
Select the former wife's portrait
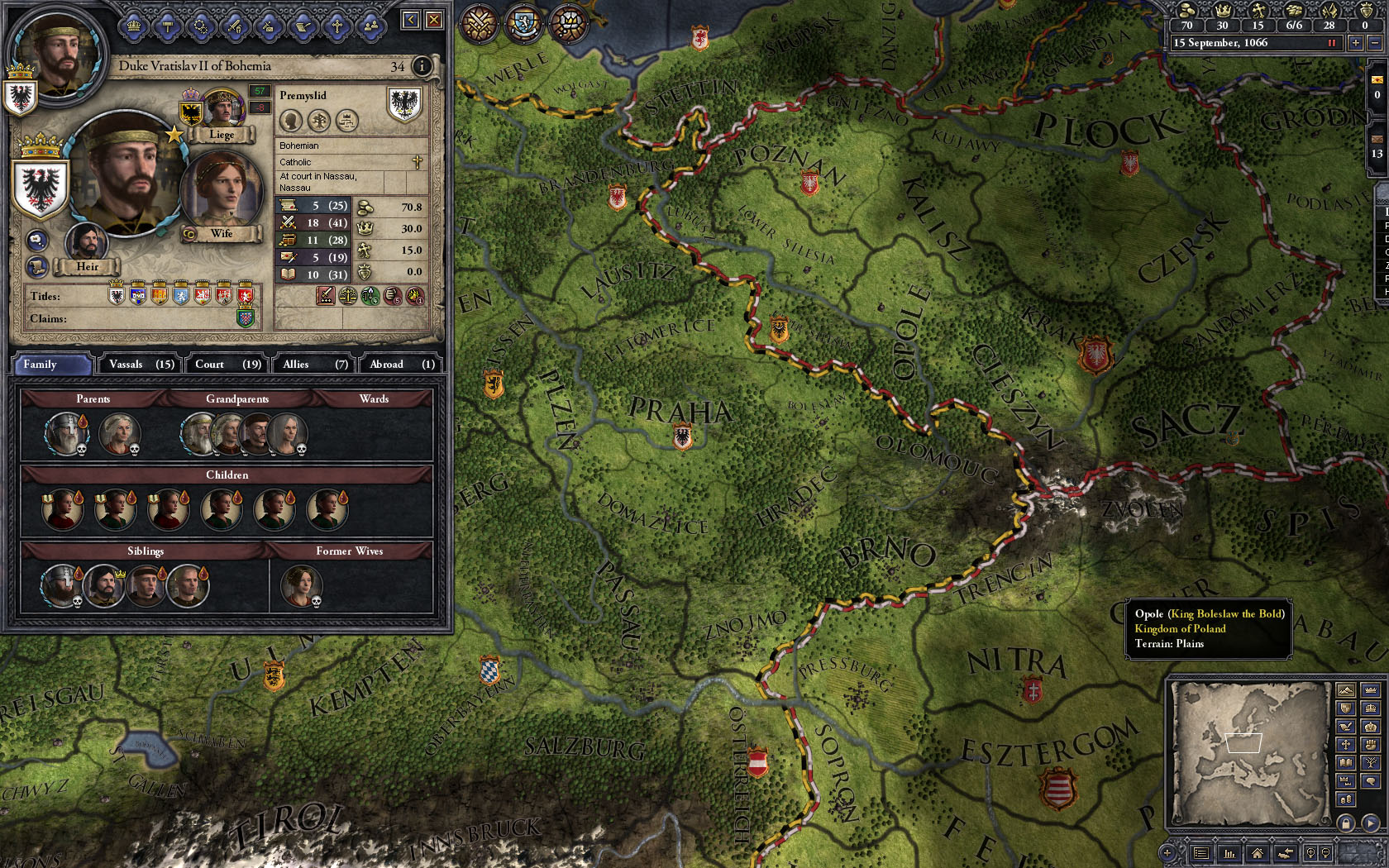point(301,584)
